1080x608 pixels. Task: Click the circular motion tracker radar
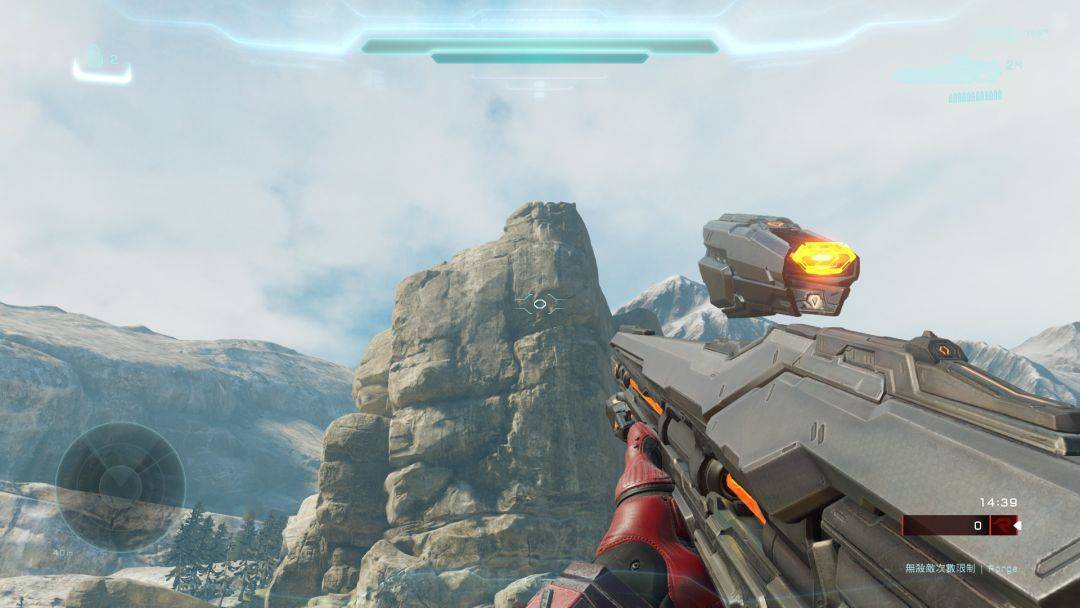(120, 486)
